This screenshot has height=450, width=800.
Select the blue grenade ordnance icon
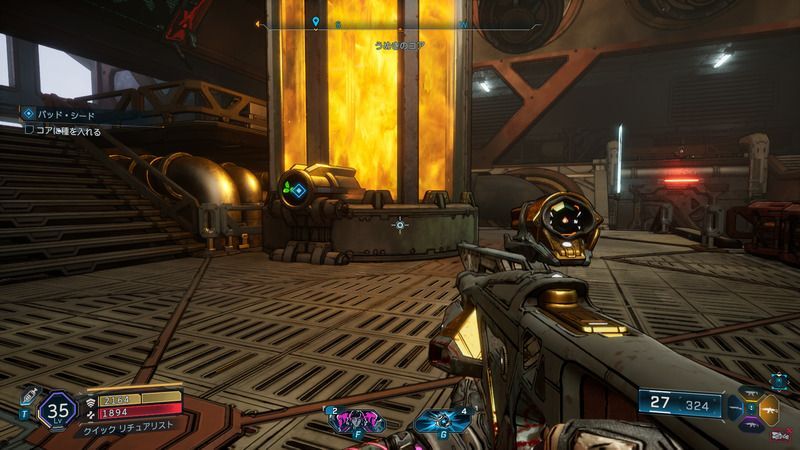(437, 421)
